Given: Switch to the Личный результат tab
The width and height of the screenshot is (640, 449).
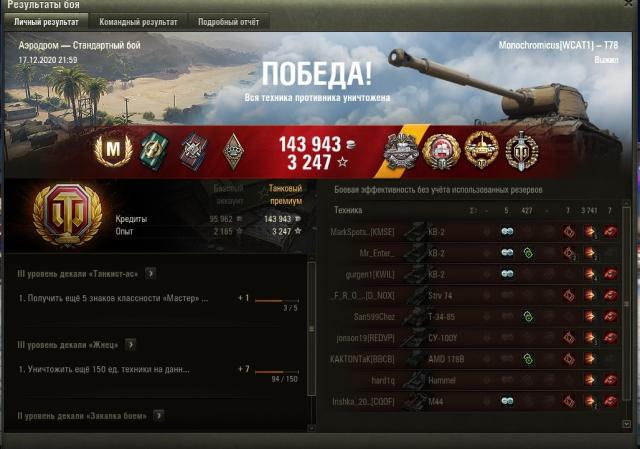Looking at the screenshot, I should (46, 21).
